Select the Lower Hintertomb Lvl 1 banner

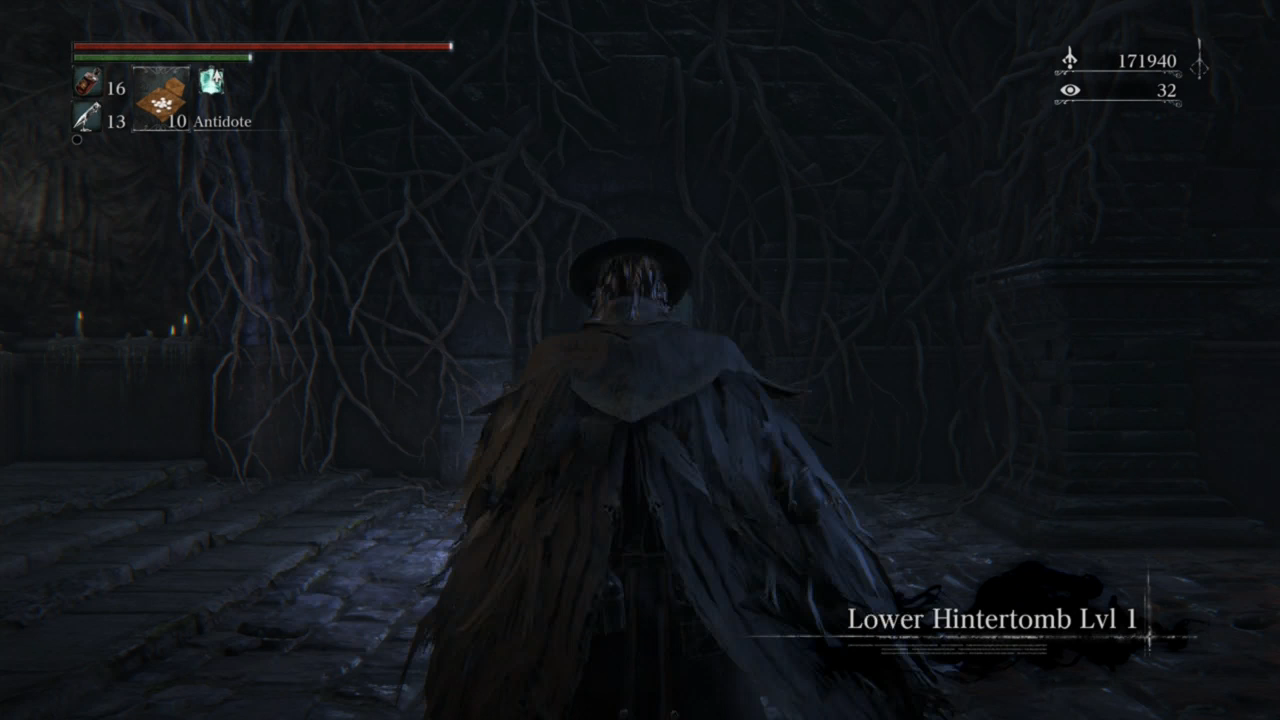click(992, 619)
